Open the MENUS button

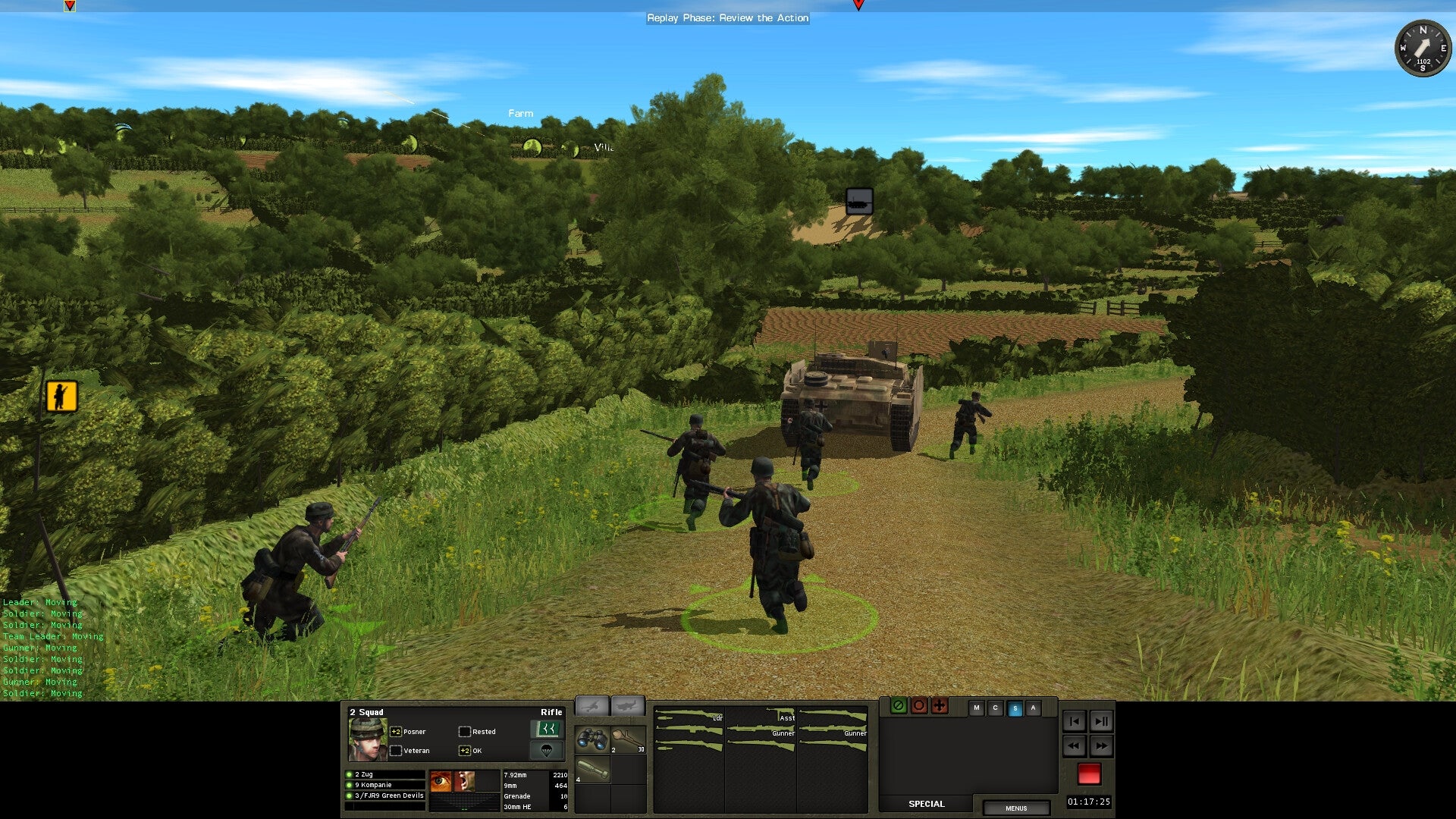(1017, 808)
